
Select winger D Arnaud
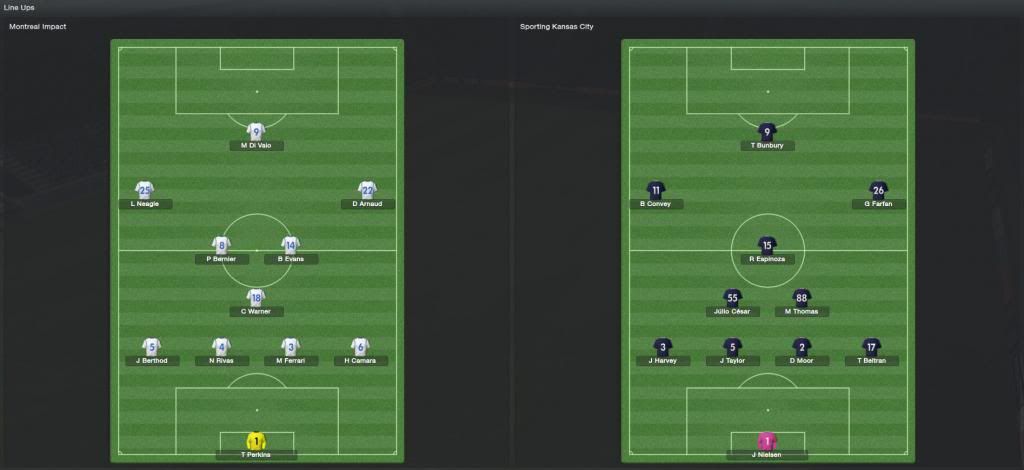click(367, 189)
